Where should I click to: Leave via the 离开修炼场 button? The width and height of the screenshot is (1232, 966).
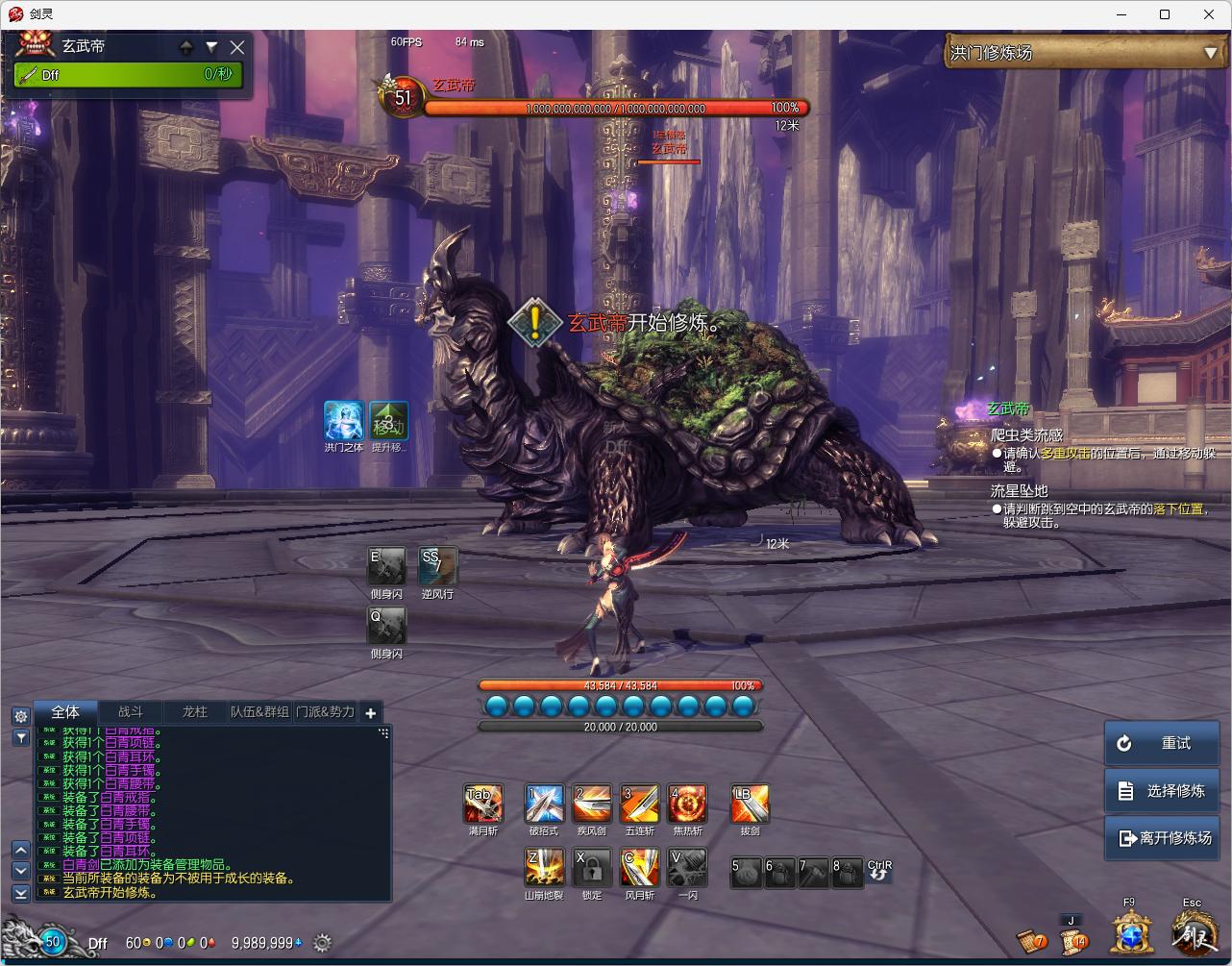[x=1161, y=837]
